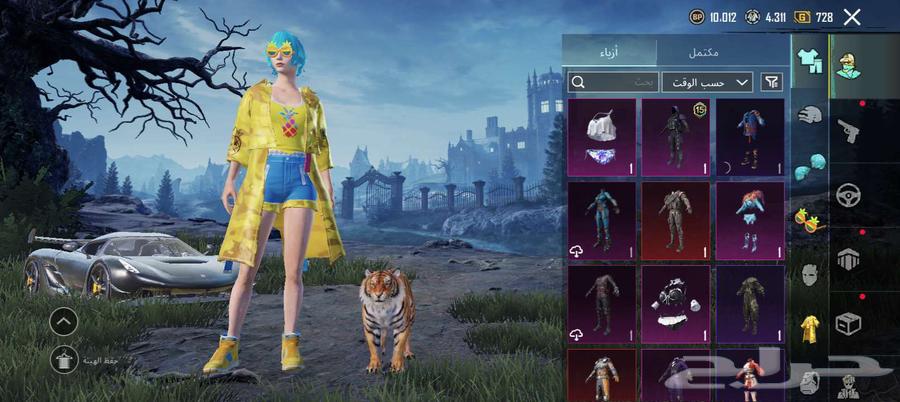
Task: Open the filter funnel options
Action: [772, 82]
